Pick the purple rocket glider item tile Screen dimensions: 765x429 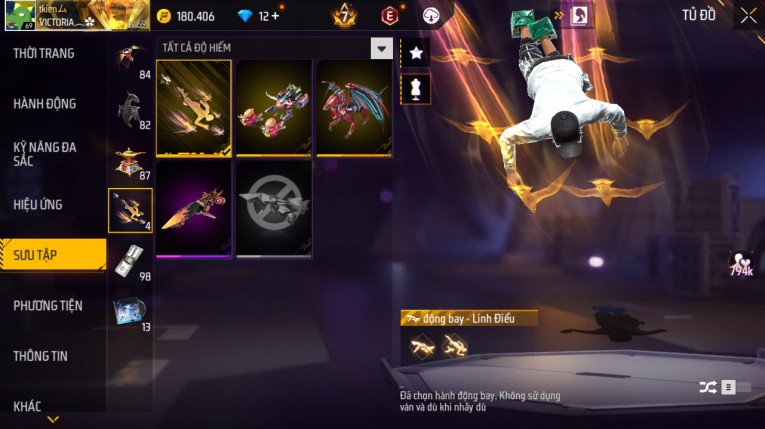coord(194,208)
